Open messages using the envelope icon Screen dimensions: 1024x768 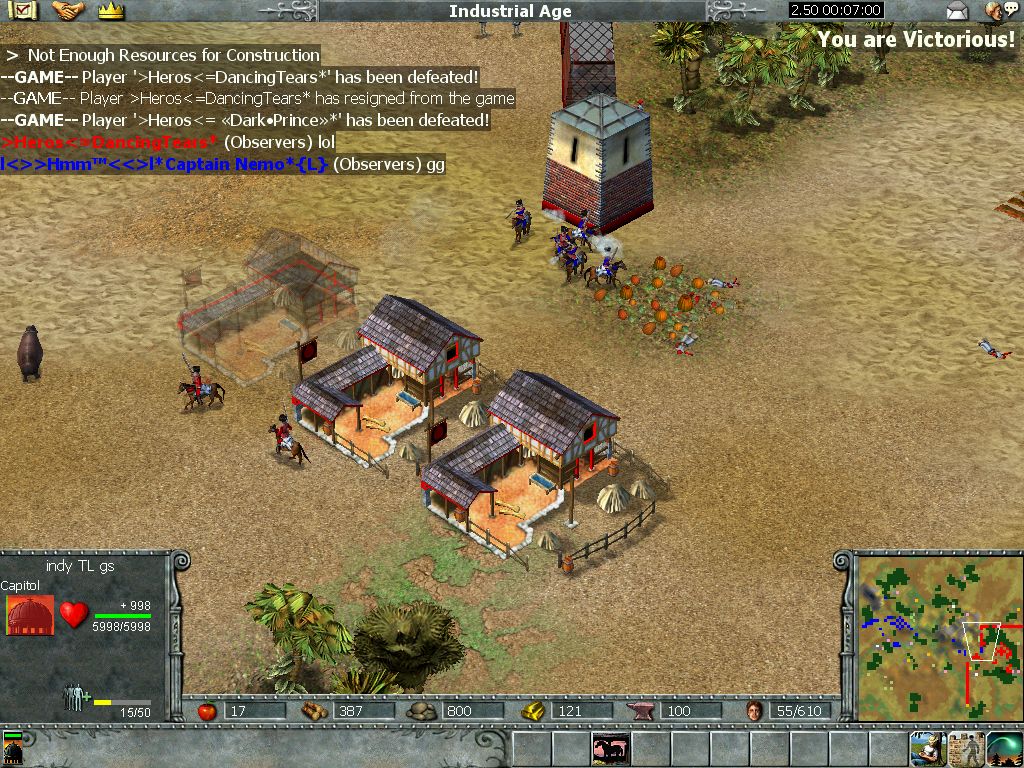coord(957,12)
